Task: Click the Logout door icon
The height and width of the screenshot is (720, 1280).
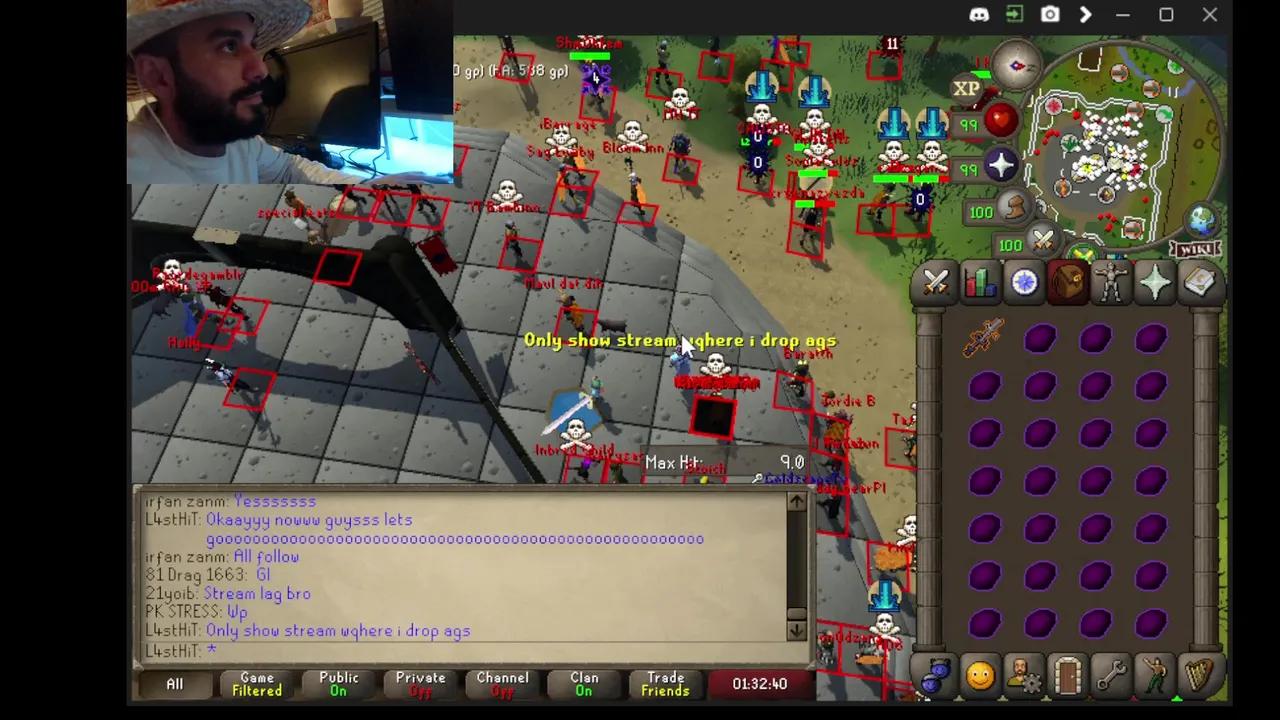Action: (1068, 676)
